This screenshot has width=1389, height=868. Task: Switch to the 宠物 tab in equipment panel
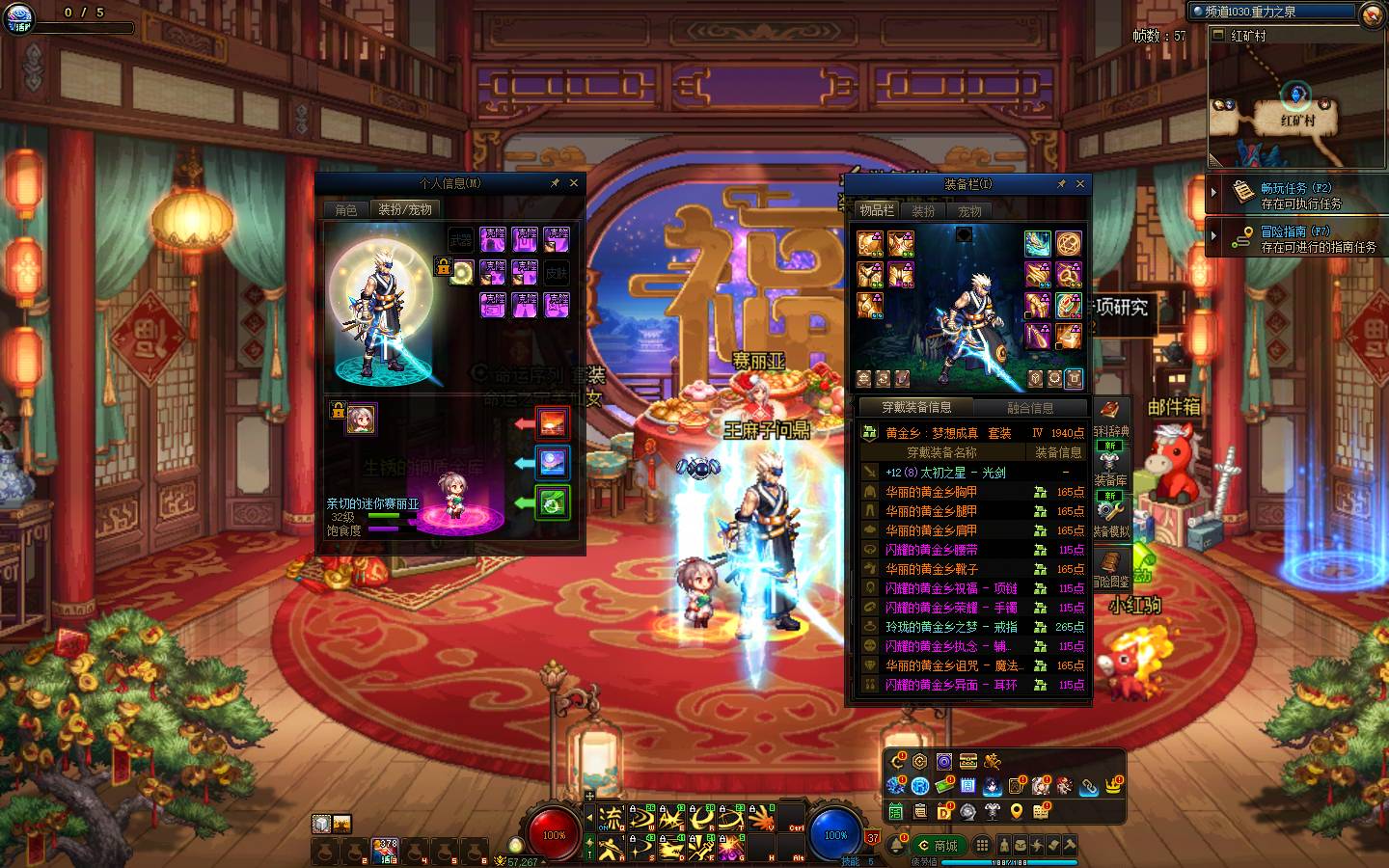pos(969,210)
